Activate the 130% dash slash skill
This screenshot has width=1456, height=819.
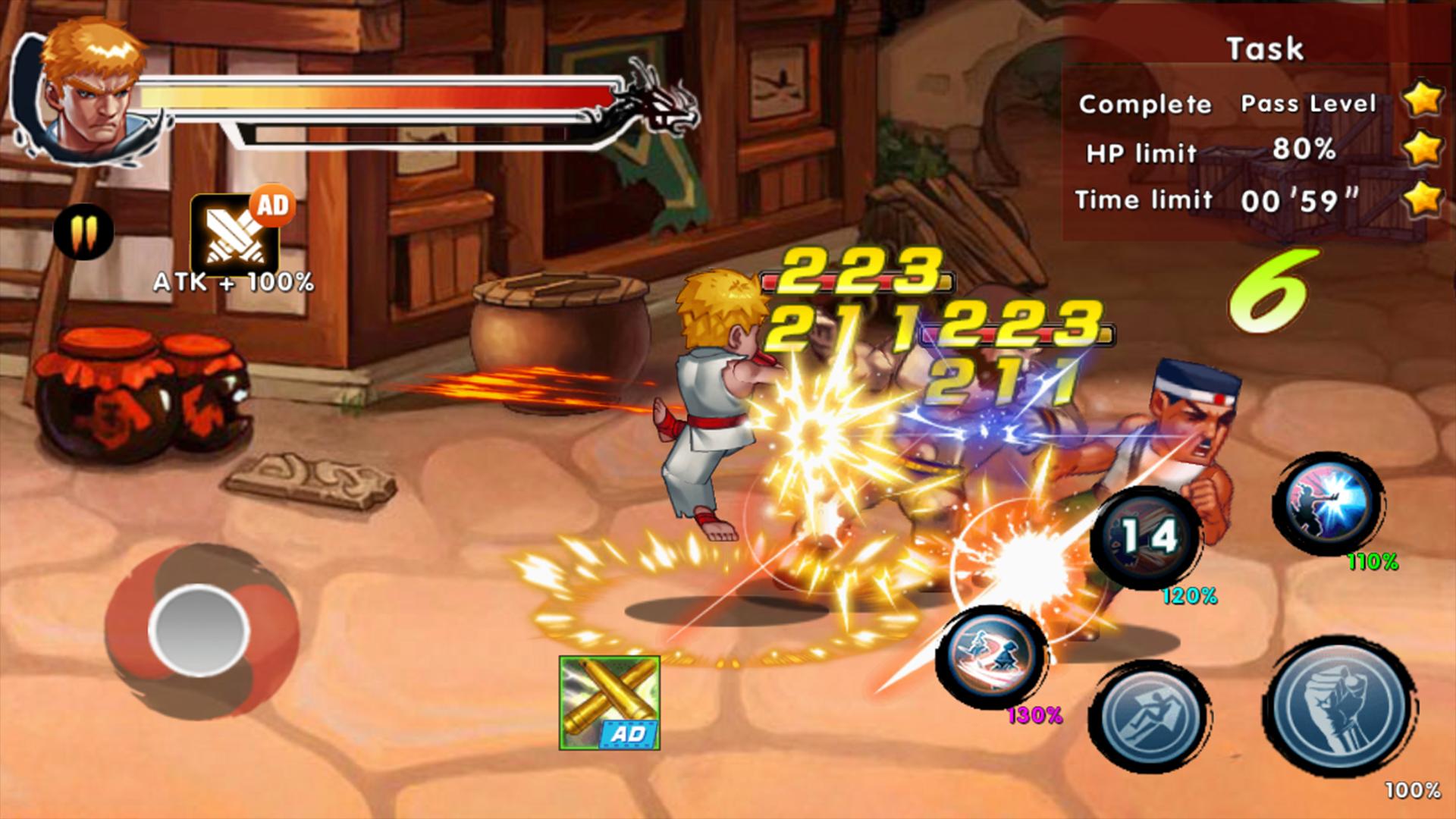click(x=992, y=655)
